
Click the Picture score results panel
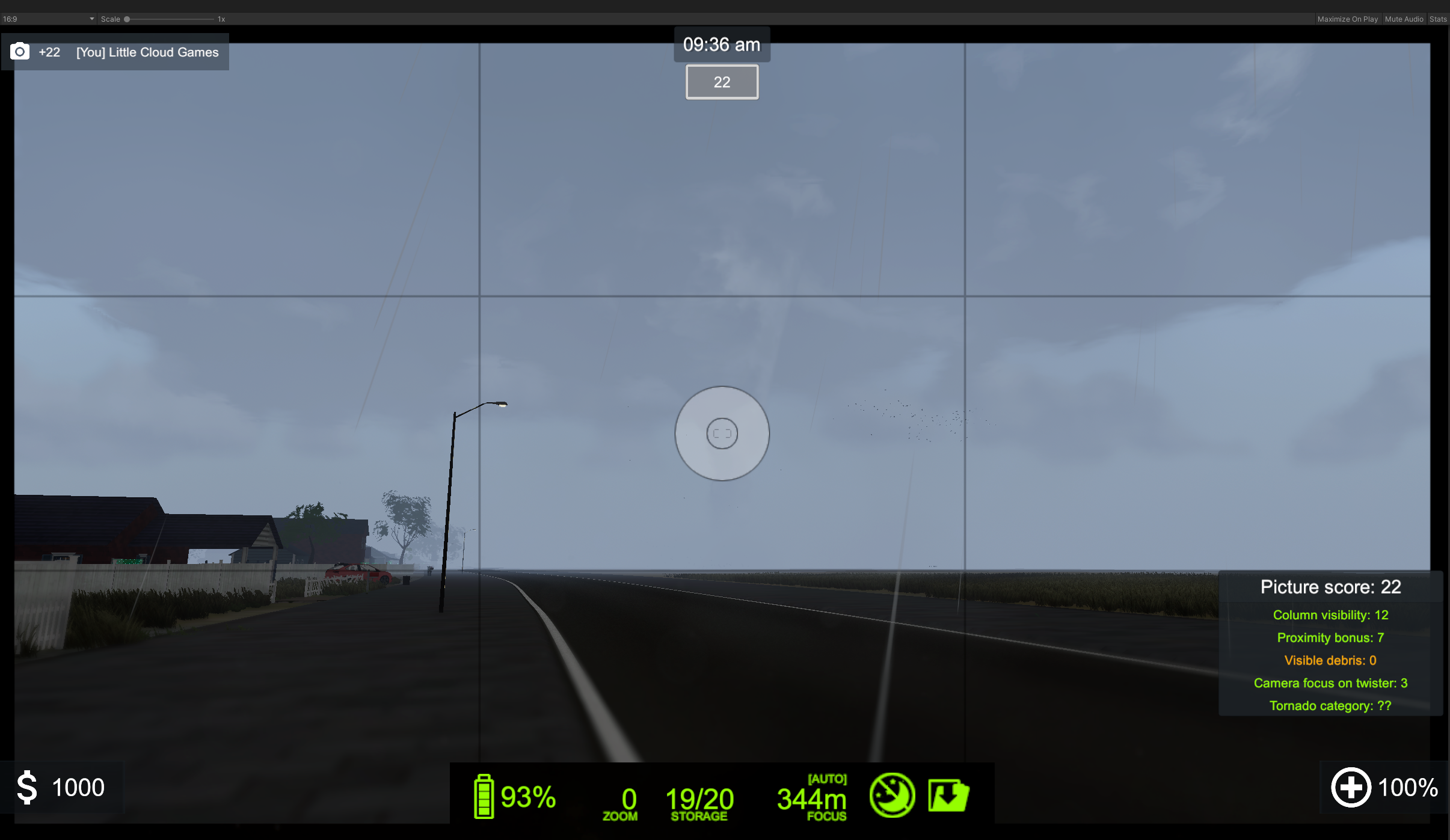pyautogui.click(x=1329, y=643)
